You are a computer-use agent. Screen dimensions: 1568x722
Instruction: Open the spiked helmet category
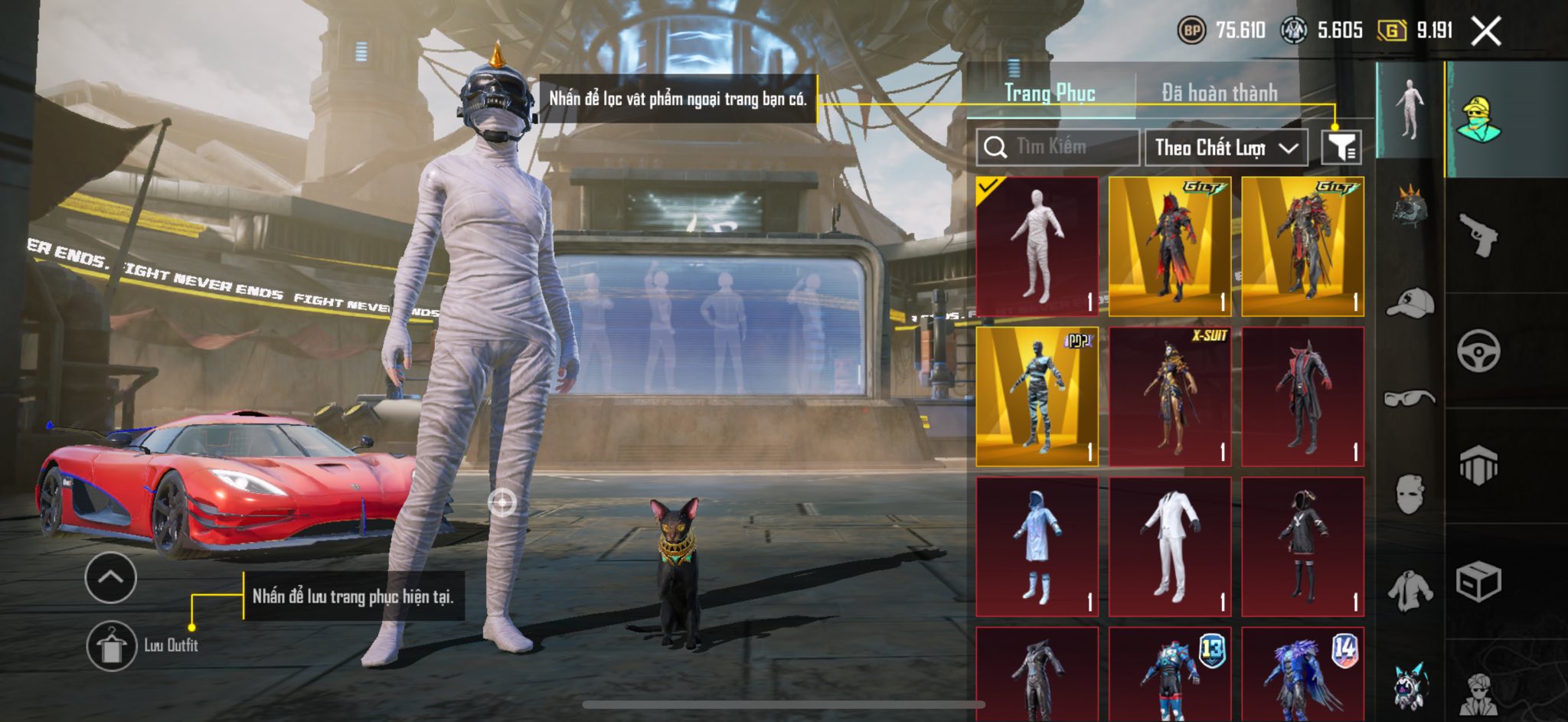(x=1410, y=206)
